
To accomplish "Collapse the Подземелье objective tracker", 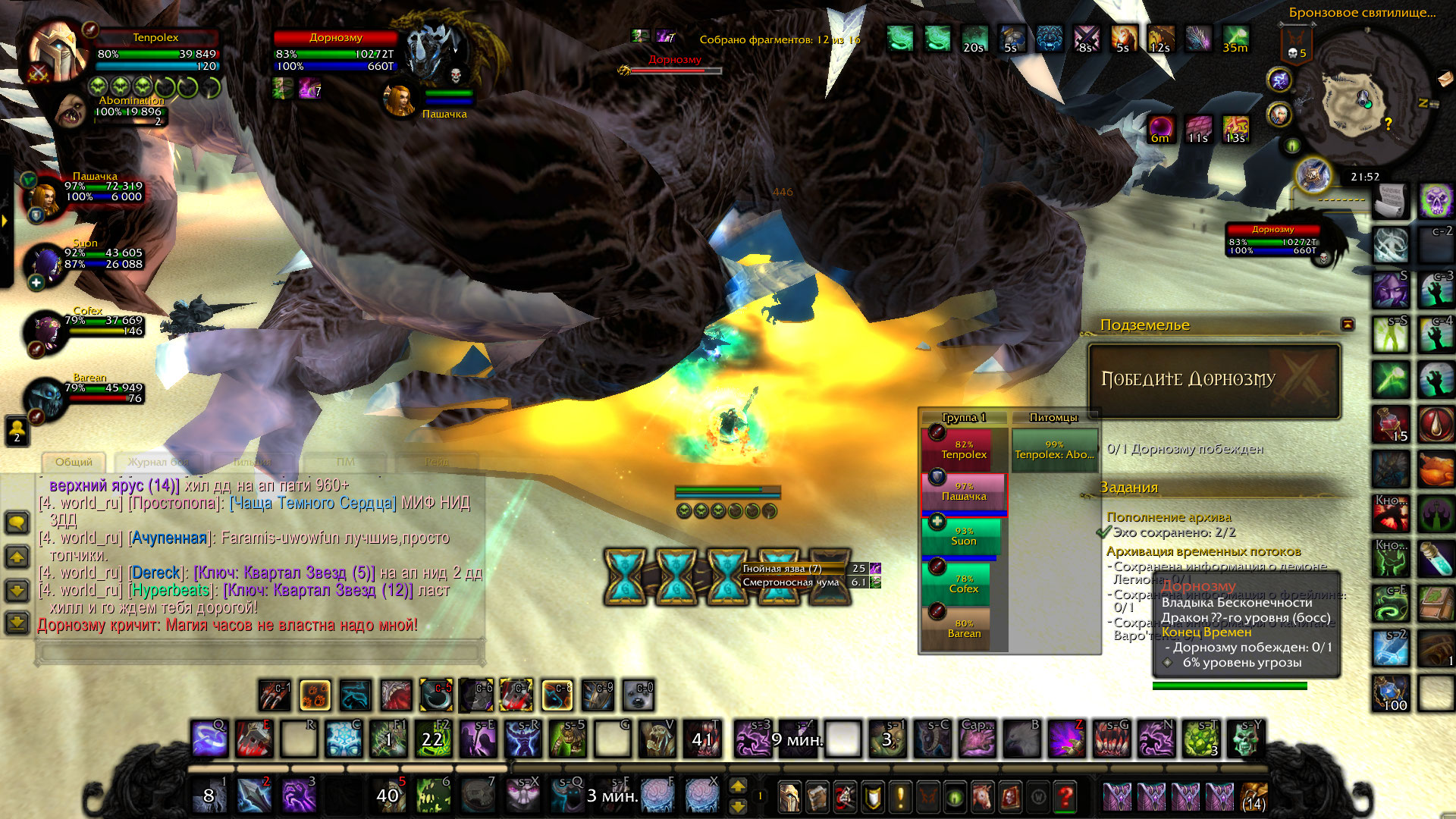I will pos(1348,325).
